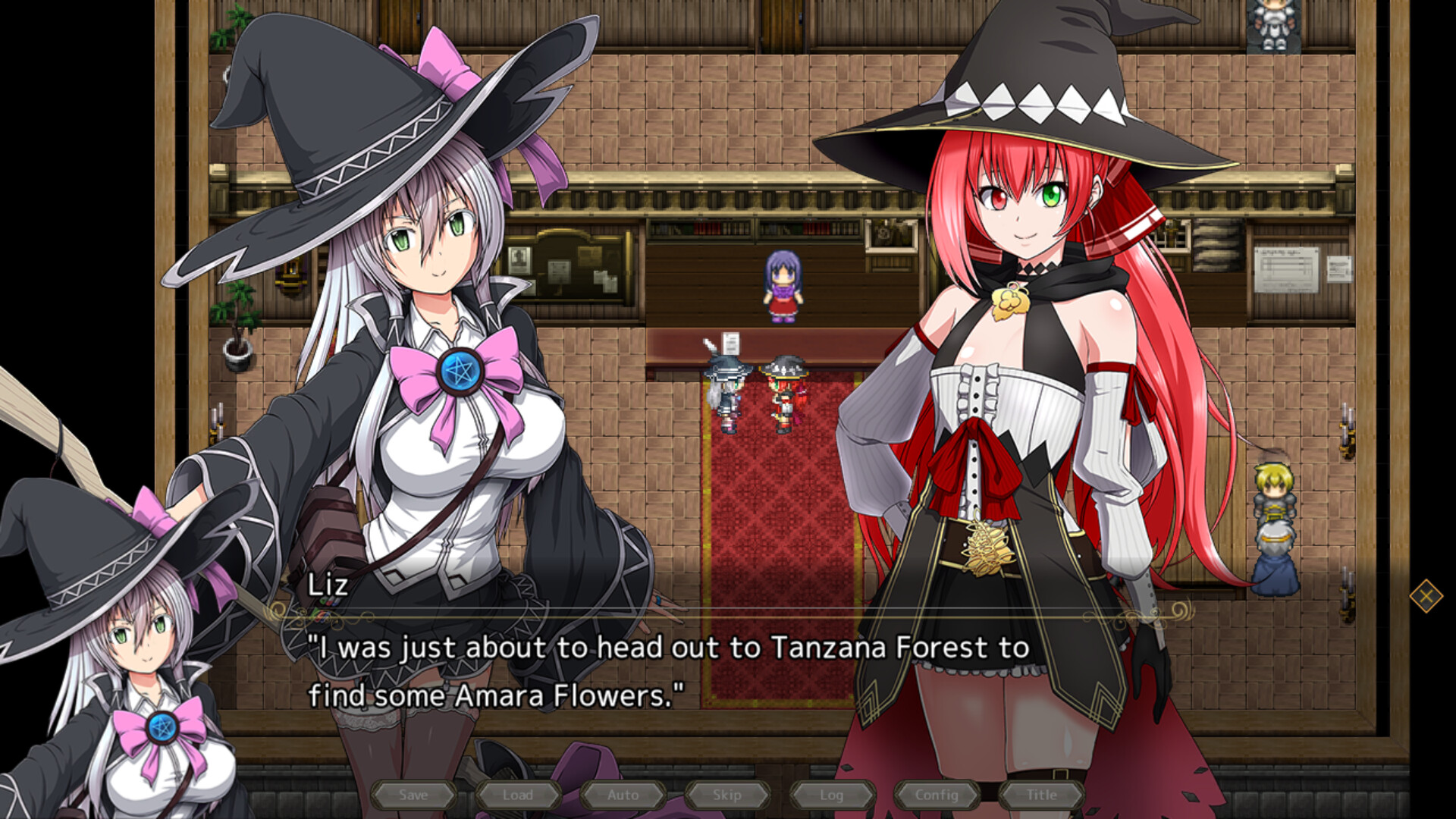Click the Save button on menu bar

(x=413, y=795)
